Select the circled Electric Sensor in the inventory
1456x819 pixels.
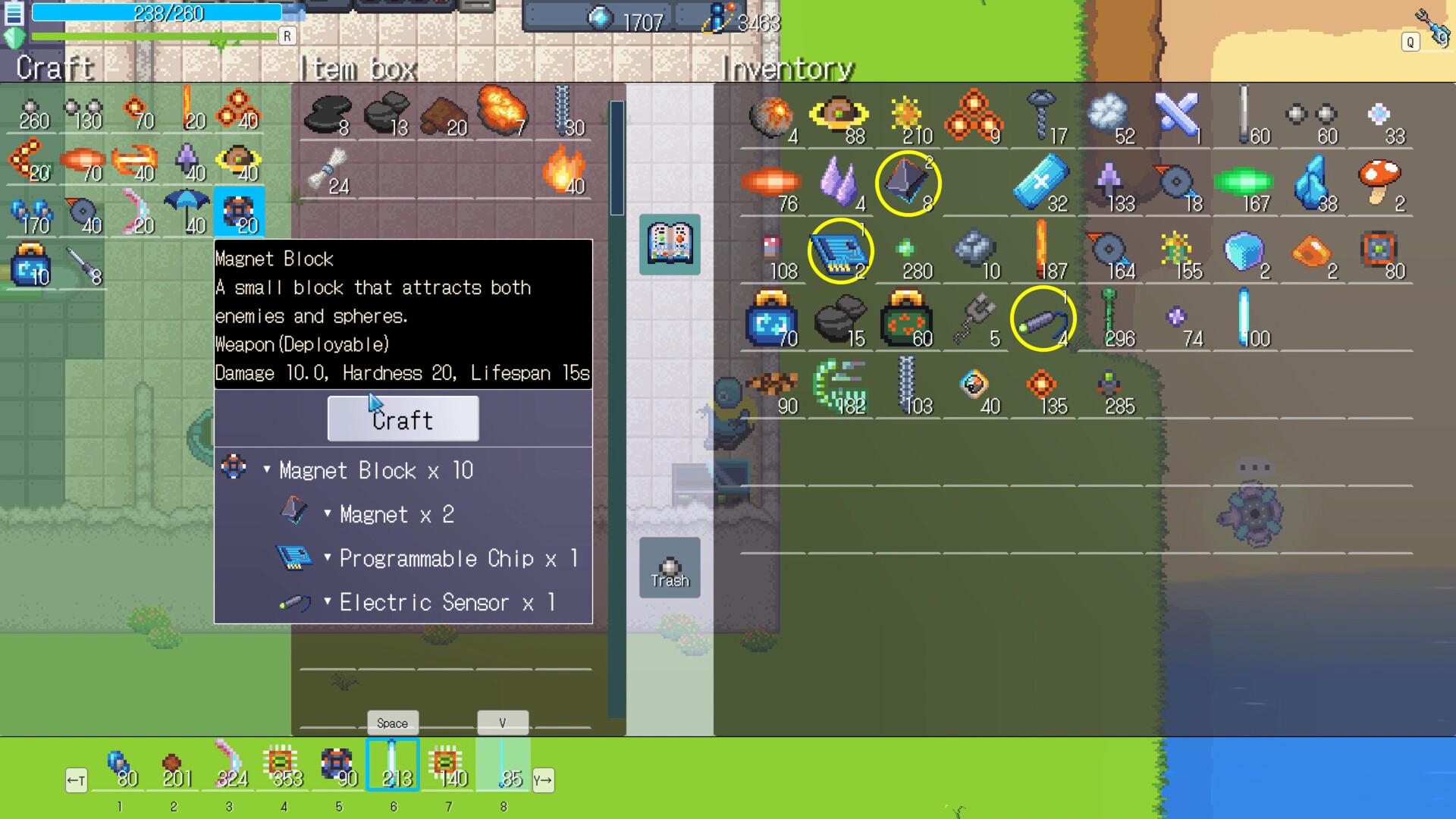[1043, 318]
